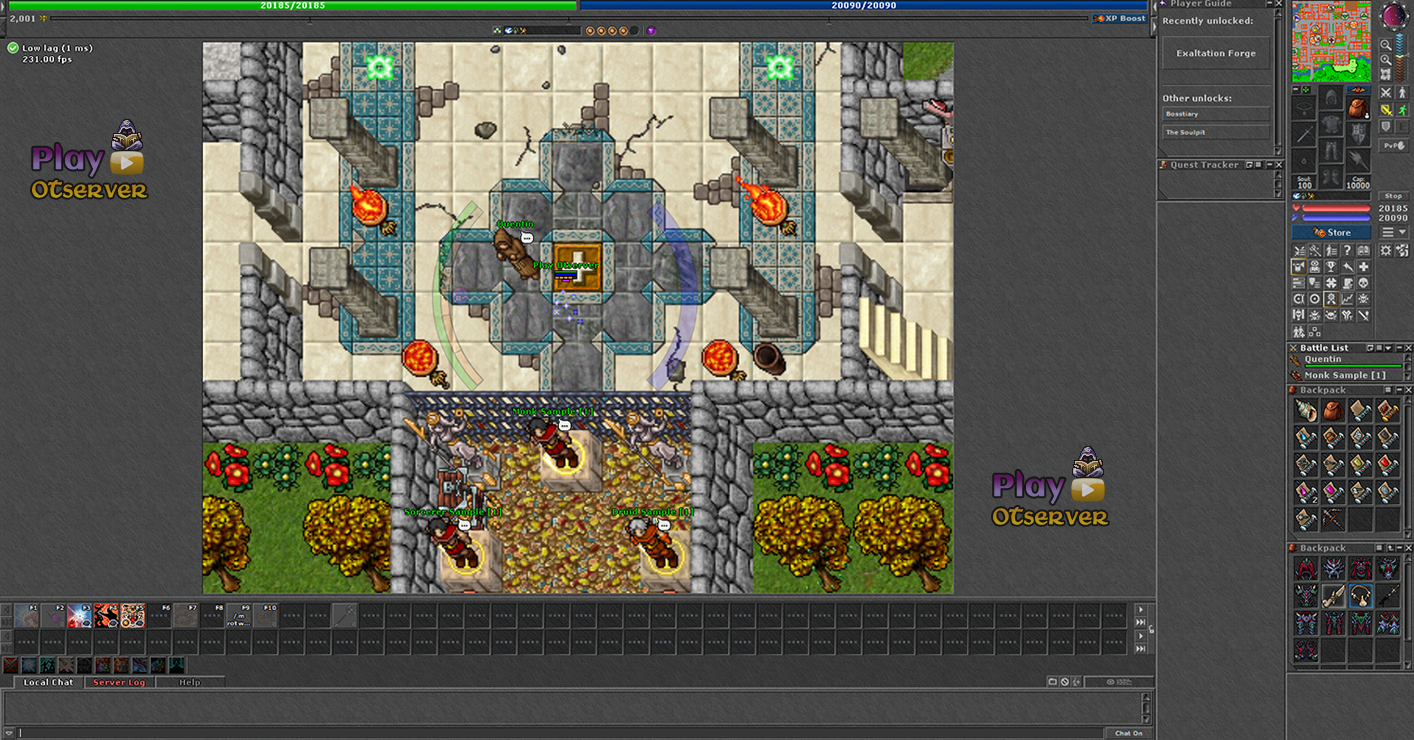Screen dimensions: 1414x740
Task: Activate the F3 hotkey spell slot
Action: [79, 615]
